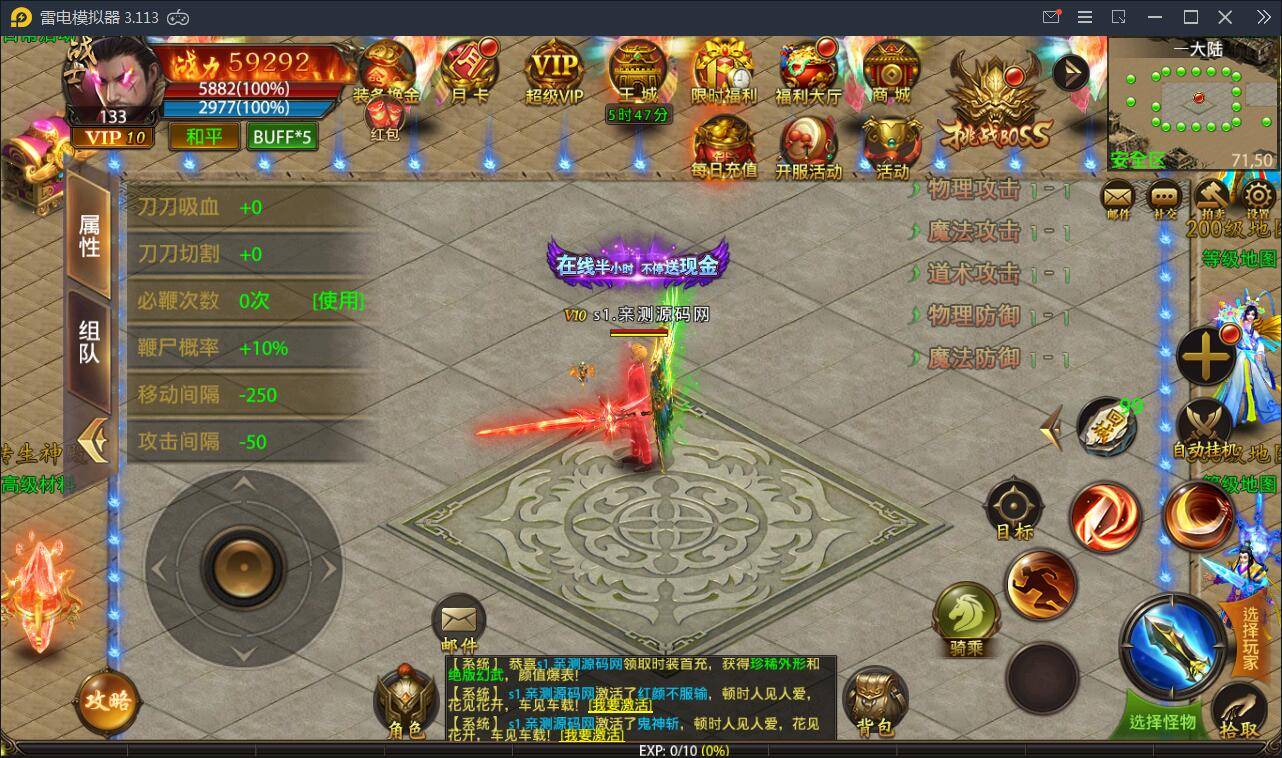The width and height of the screenshot is (1282, 758).
Task: Open the 一大陆 minimap
Action: point(1194,98)
